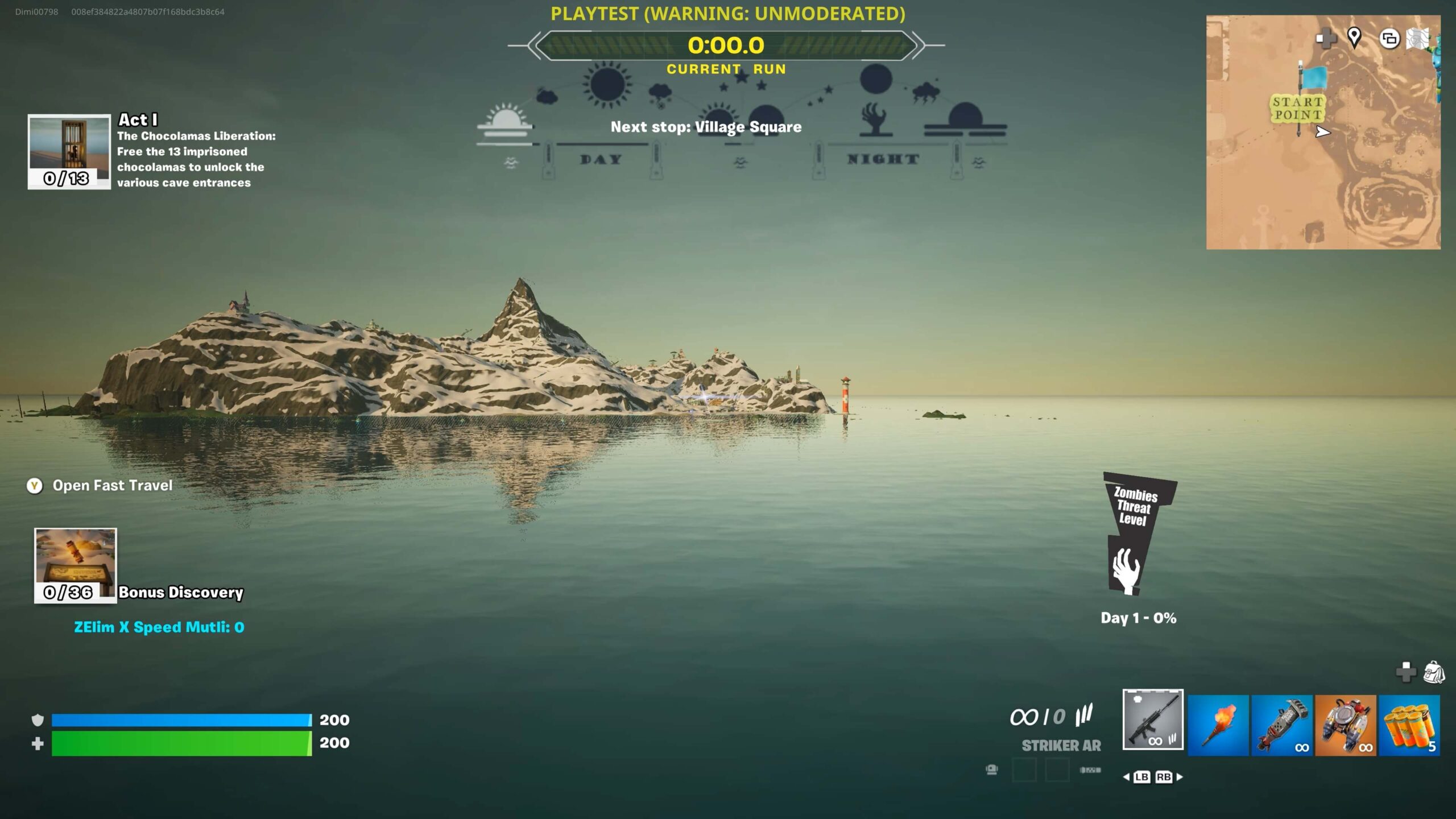Select the orange drink cans slot
Screen dimensions: 1456x819
1409,725
